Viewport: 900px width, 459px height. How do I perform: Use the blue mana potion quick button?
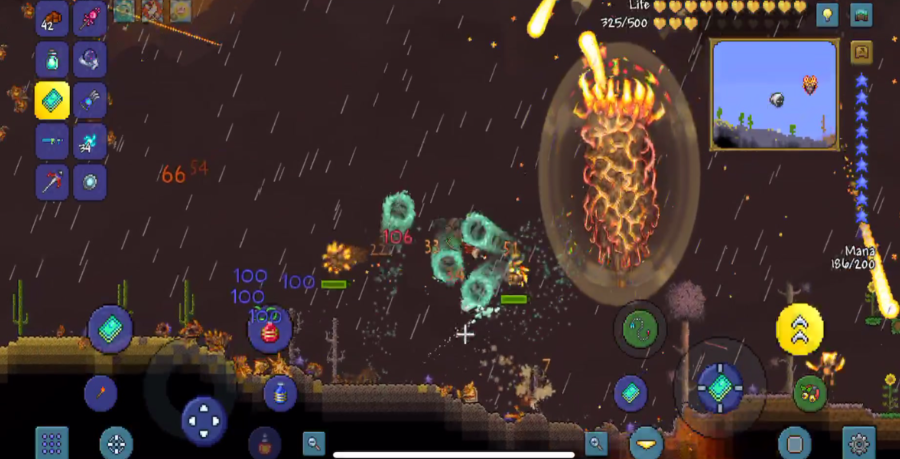tap(280, 393)
